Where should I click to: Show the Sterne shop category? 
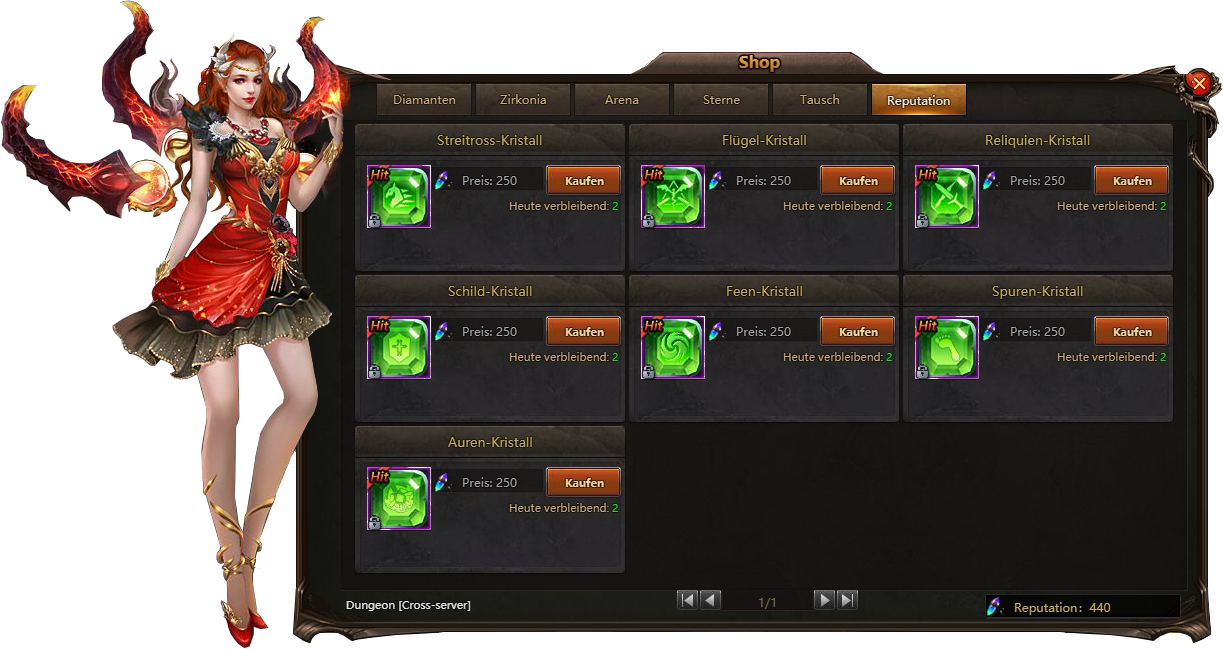coord(721,100)
